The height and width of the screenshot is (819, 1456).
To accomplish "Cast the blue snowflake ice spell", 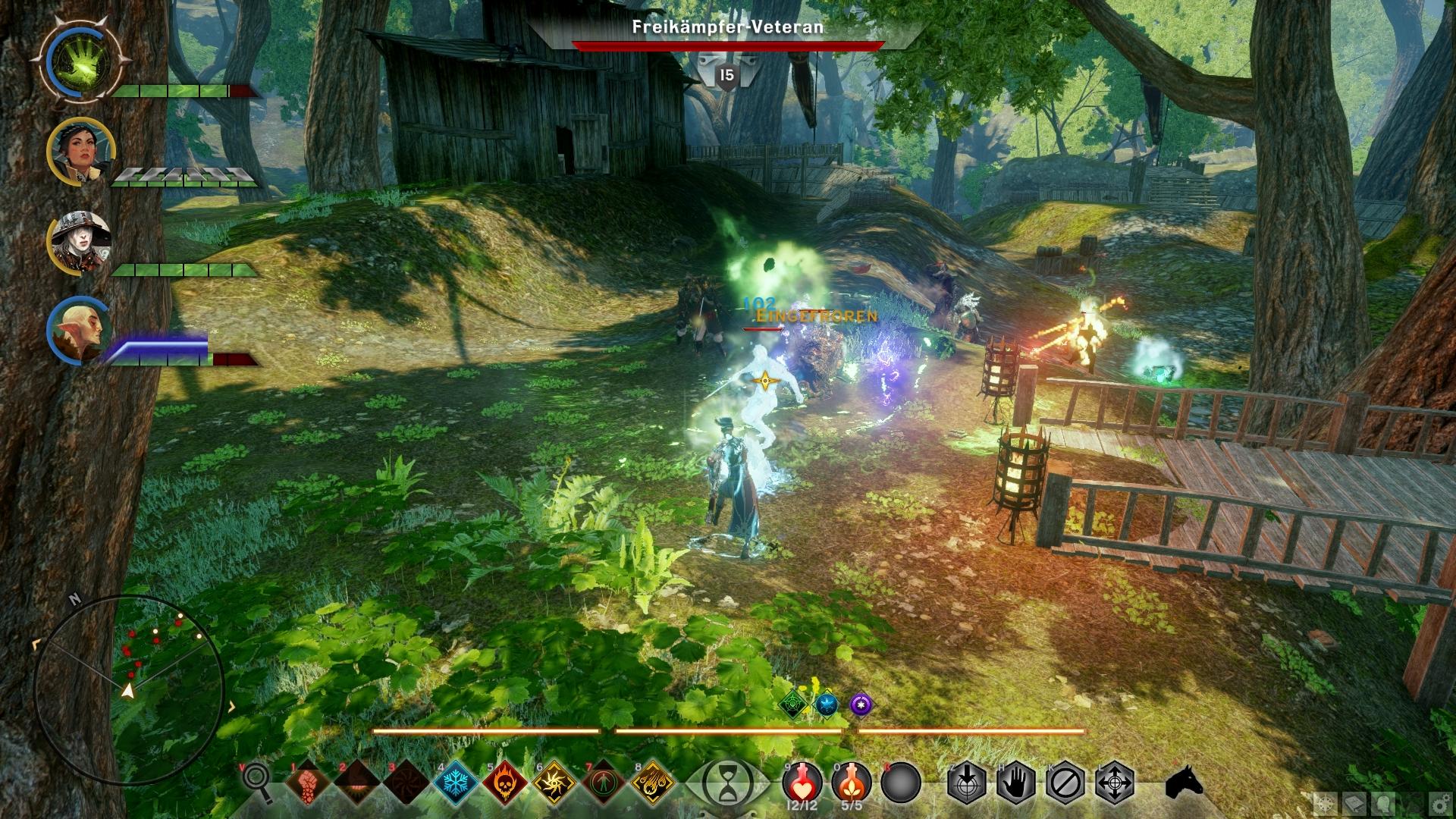I will (x=457, y=781).
